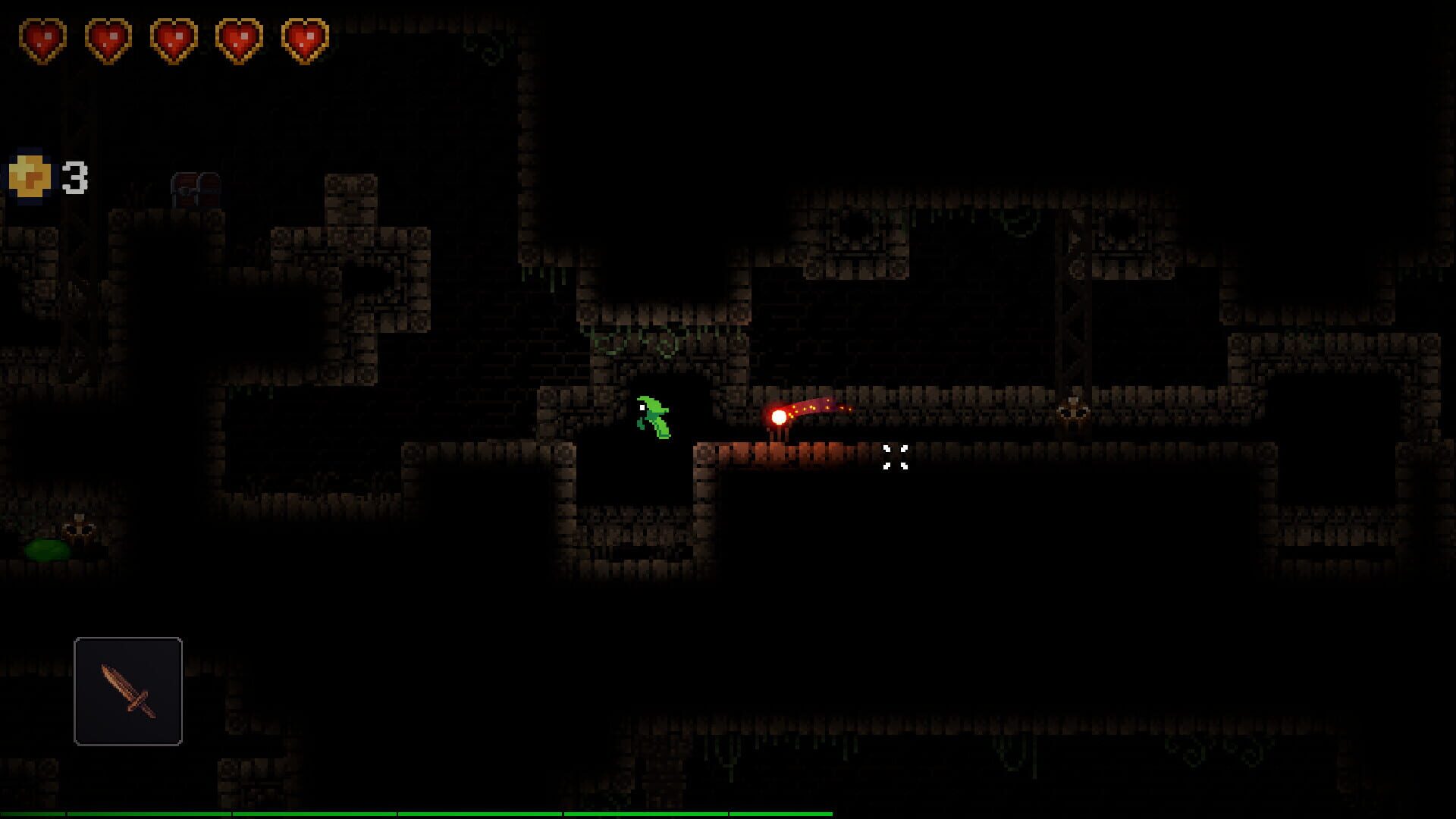
Task: Click the glowing fireball enemy
Action: pyautogui.click(x=779, y=416)
